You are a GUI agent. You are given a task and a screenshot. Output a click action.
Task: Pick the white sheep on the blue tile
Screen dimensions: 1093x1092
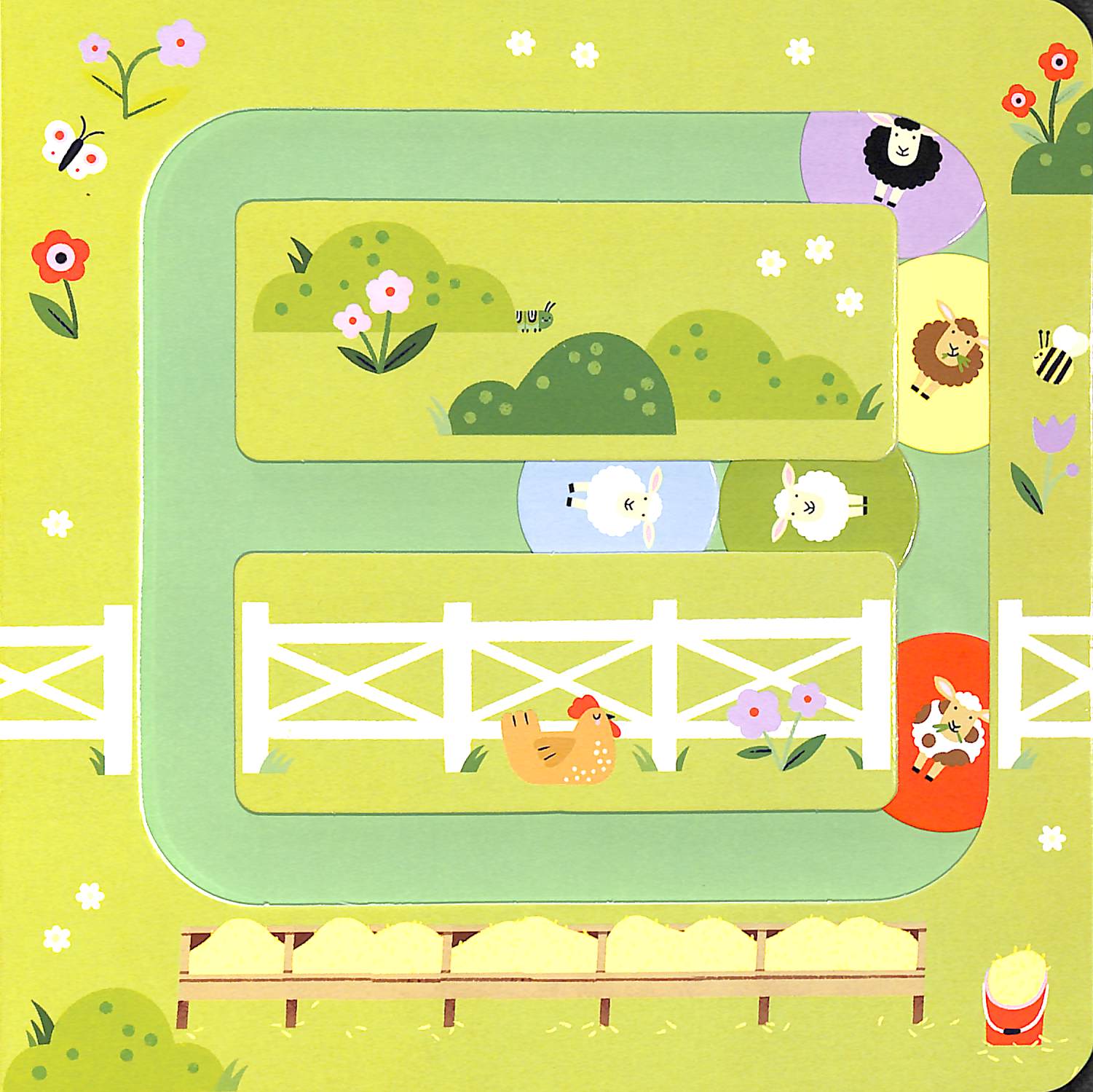[620, 503]
